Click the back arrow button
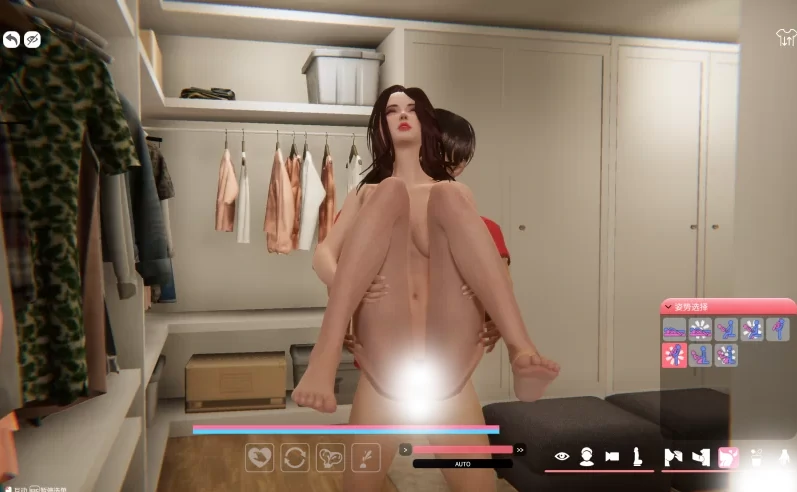 tap(11, 39)
